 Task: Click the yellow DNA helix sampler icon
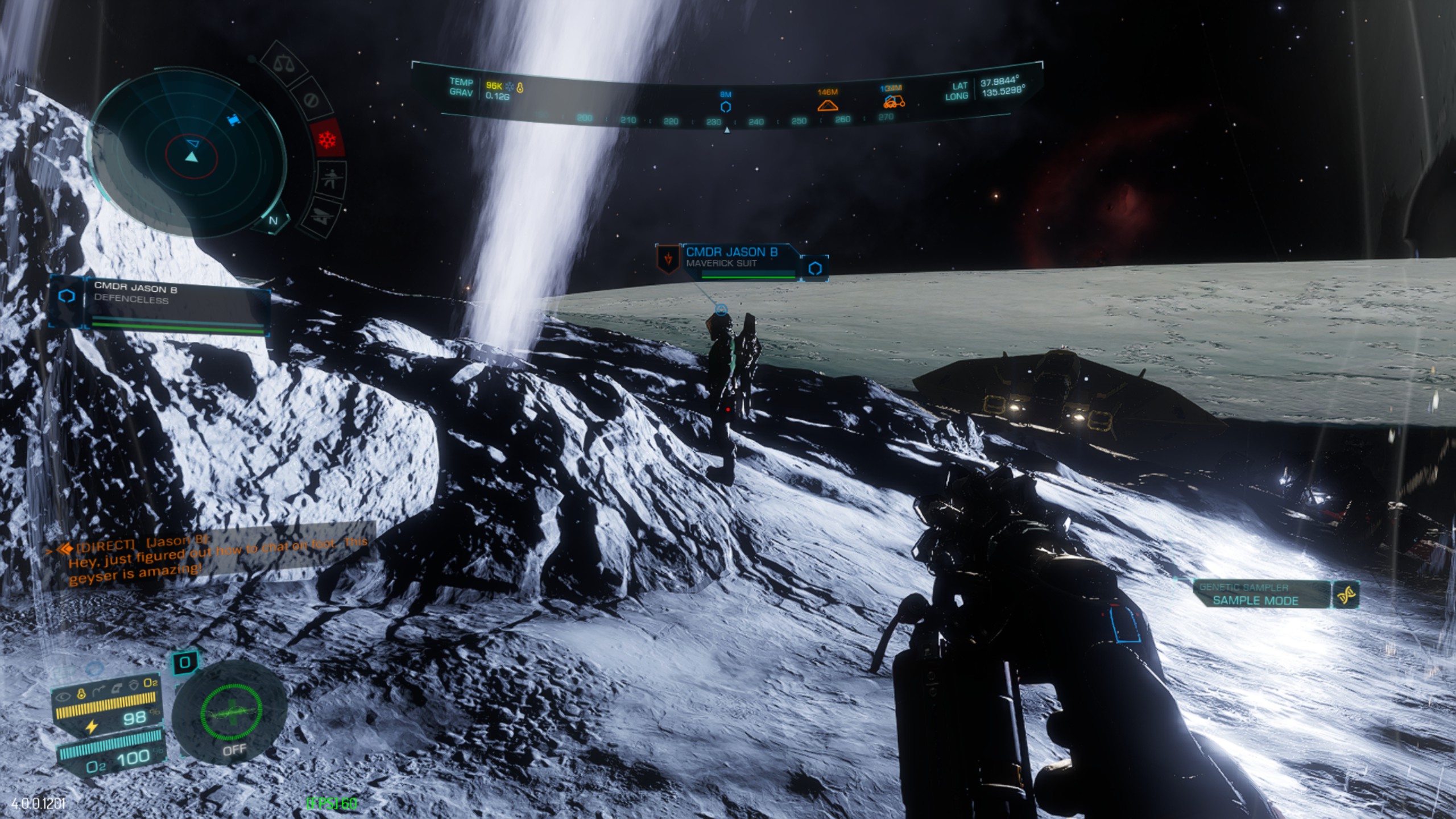1346,595
